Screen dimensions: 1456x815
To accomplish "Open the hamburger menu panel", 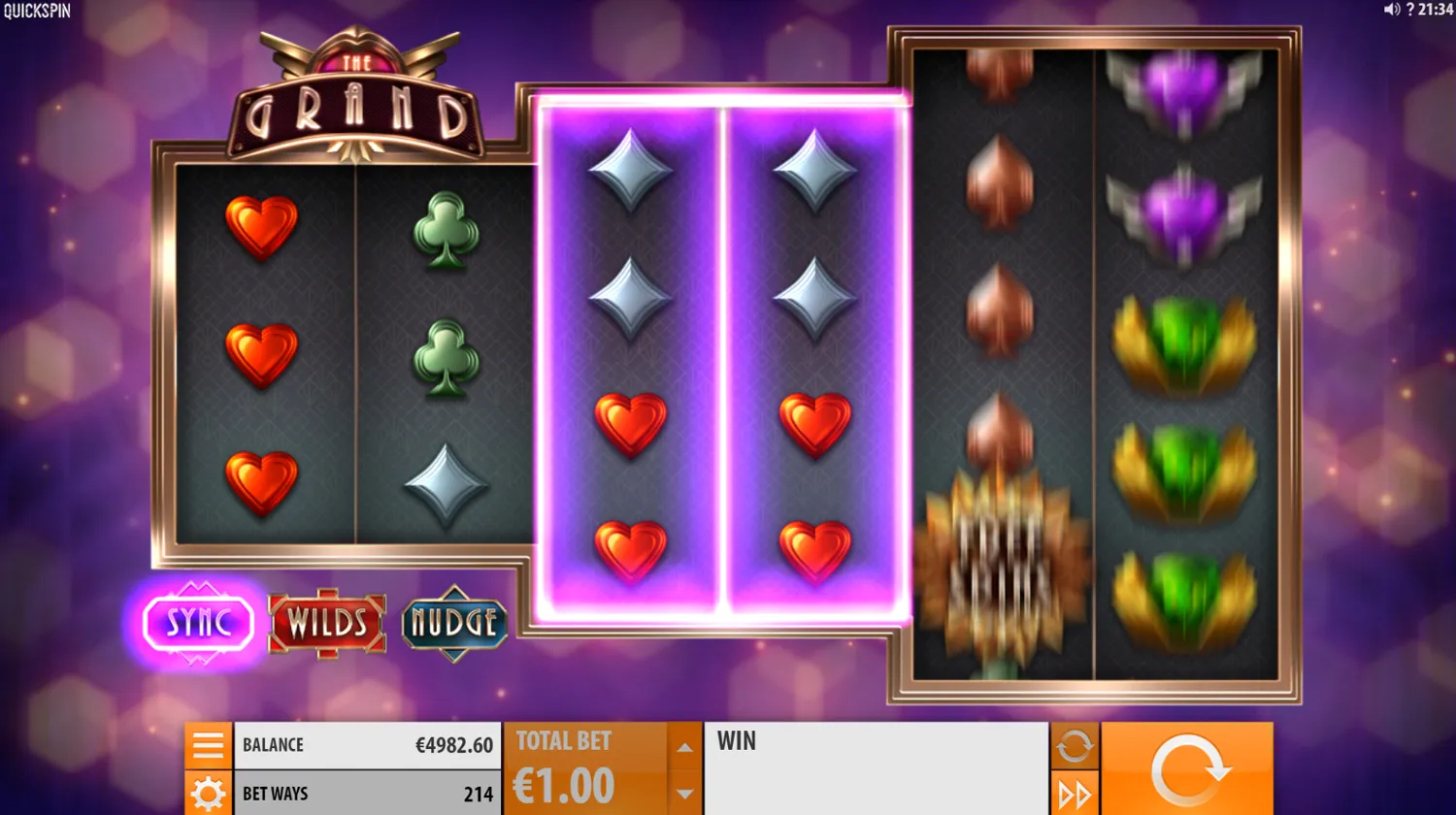I will pos(207,745).
